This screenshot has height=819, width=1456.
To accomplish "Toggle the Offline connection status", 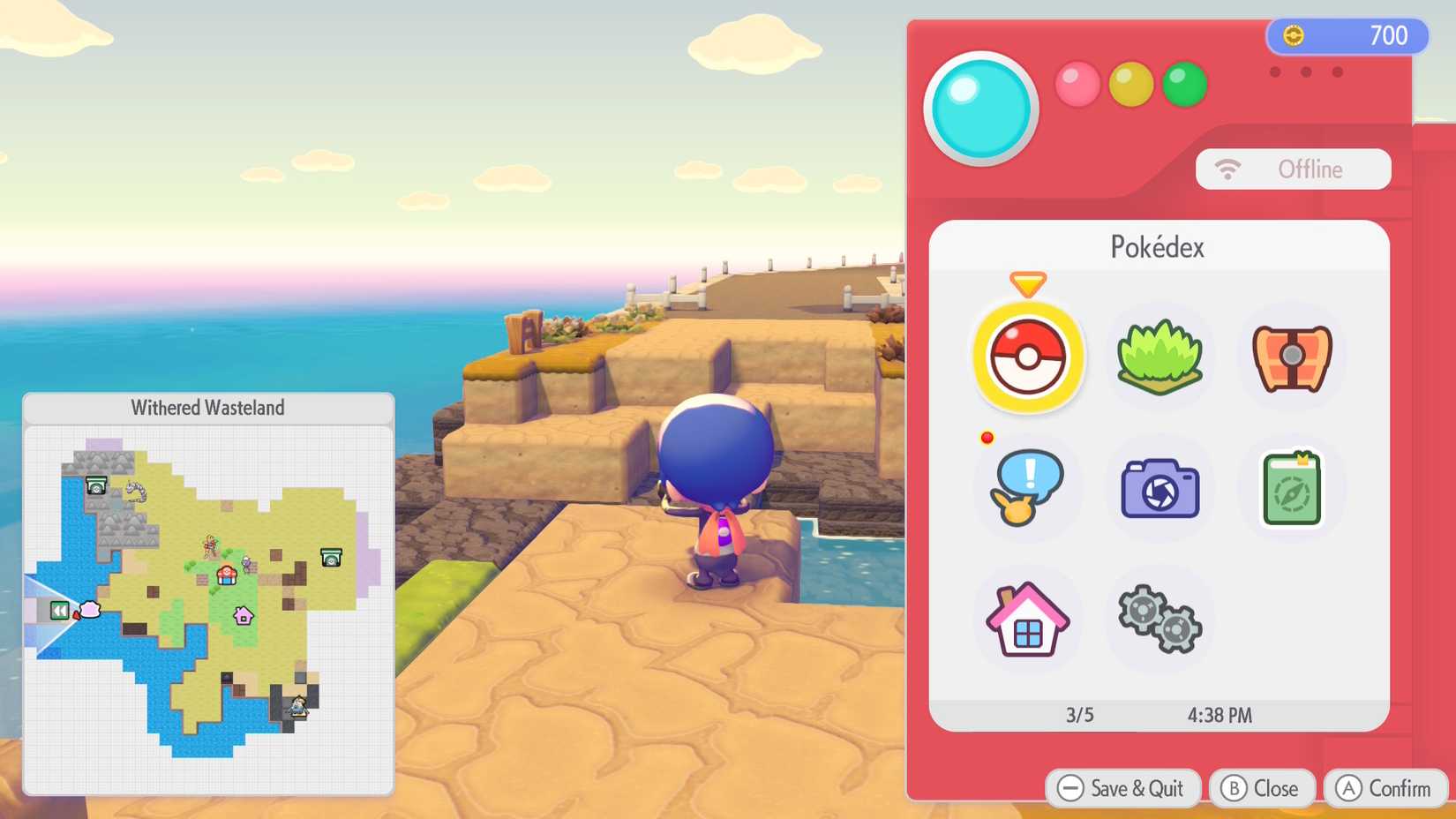I will (1293, 169).
